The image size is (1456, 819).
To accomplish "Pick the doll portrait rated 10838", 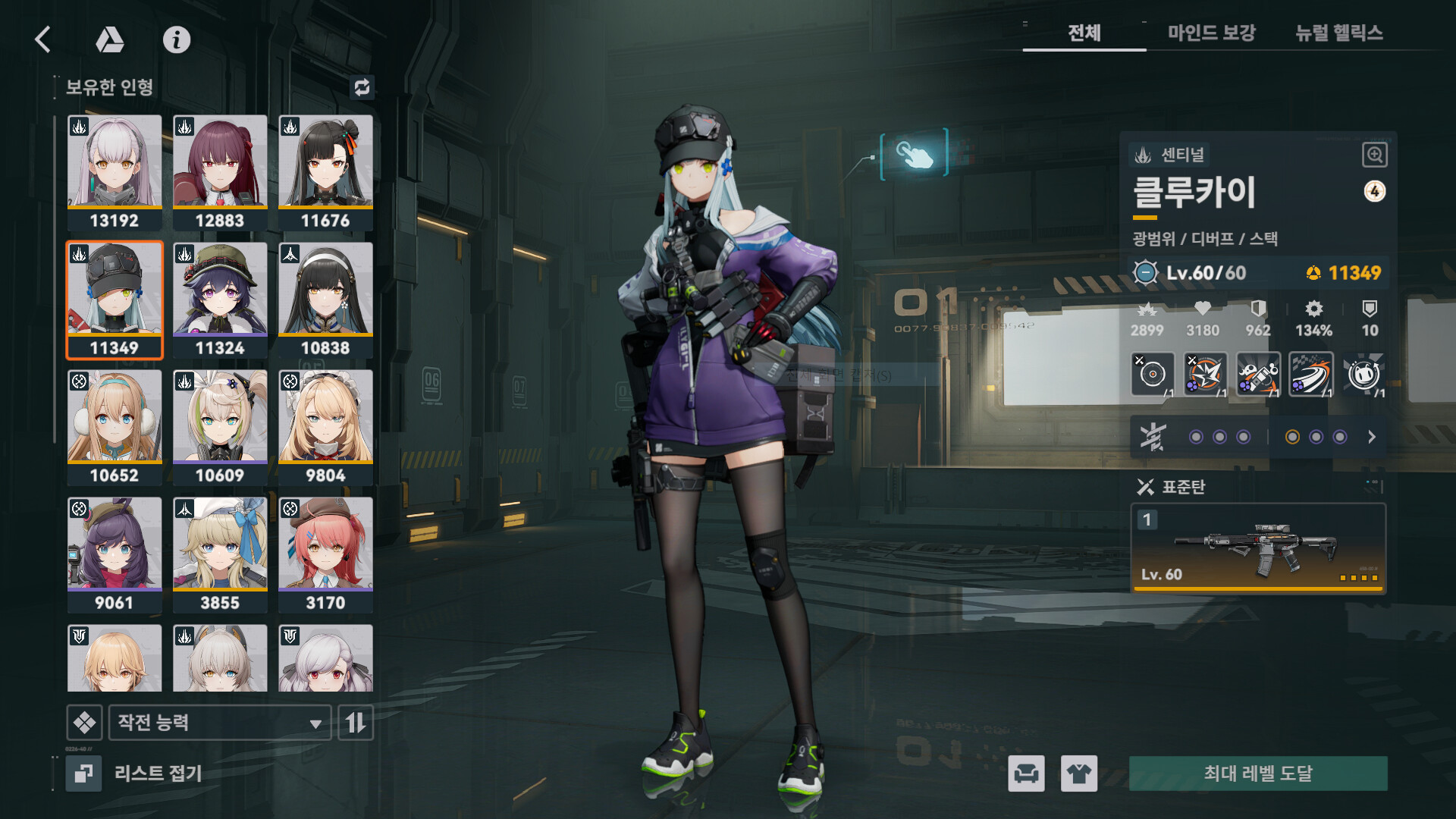I will 325,299.
